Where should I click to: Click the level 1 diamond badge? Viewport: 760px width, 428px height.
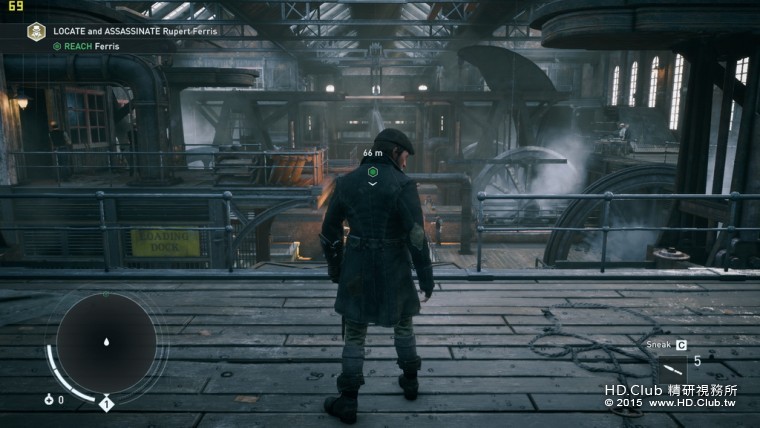(x=106, y=404)
